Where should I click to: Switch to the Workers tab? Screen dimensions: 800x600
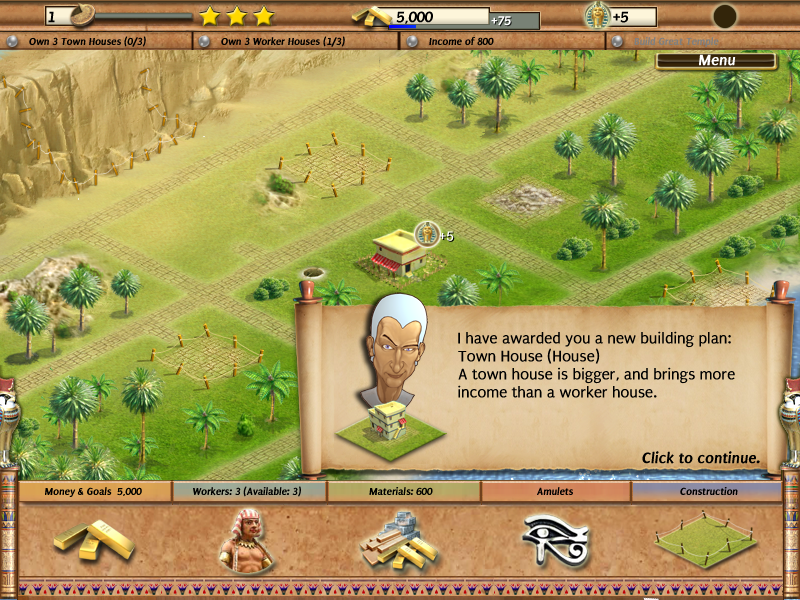[x=249, y=491]
